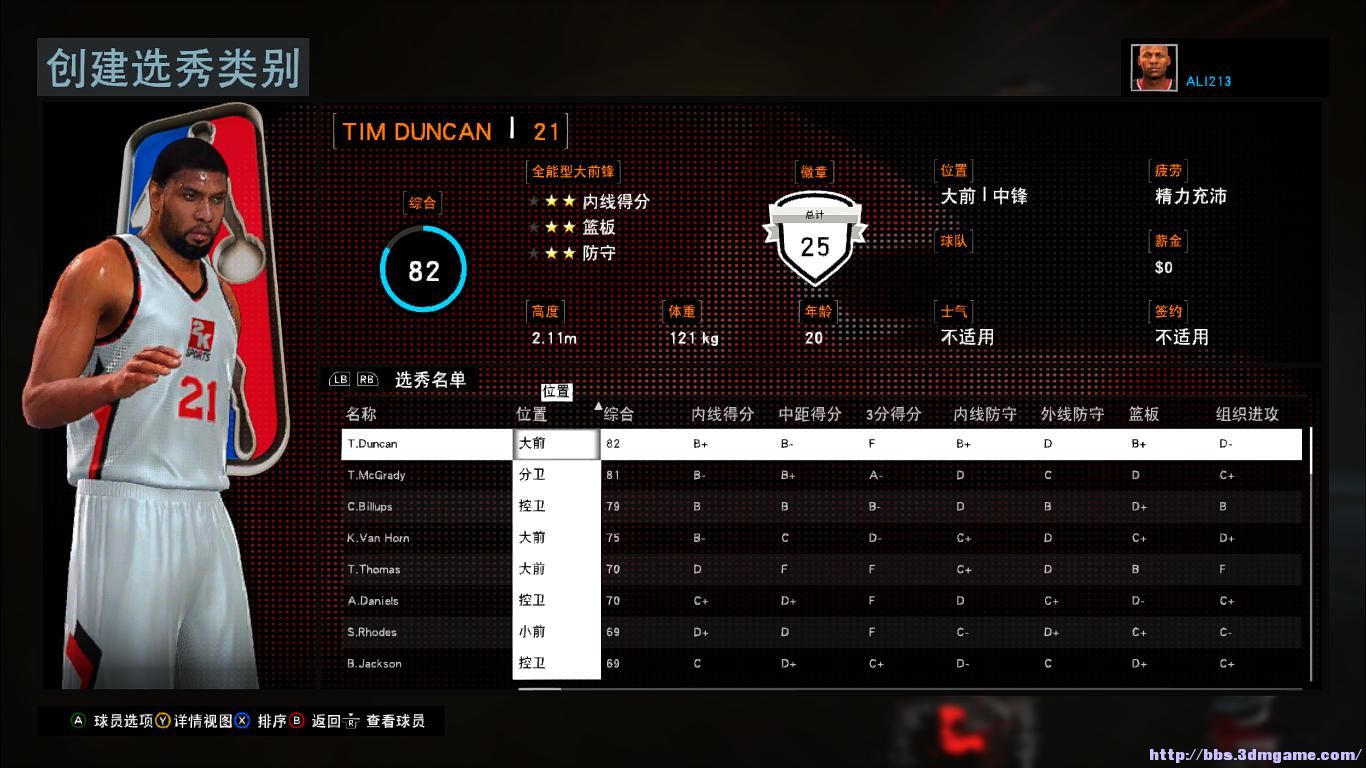
Task: Sort by 组织进攻 playmaking column
Action: coord(1247,414)
